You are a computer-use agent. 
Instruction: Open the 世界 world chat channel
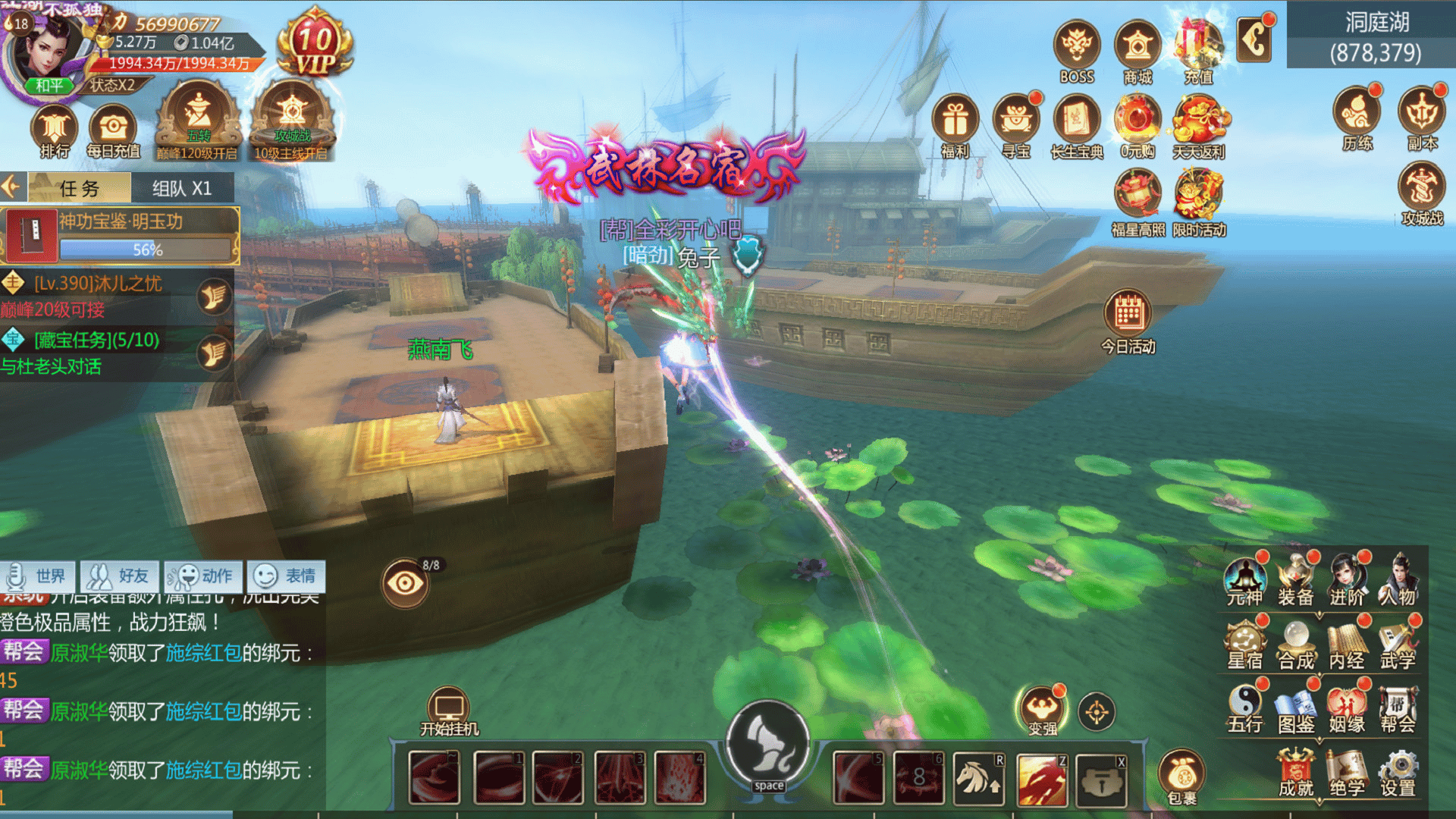(x=38, y=576)
